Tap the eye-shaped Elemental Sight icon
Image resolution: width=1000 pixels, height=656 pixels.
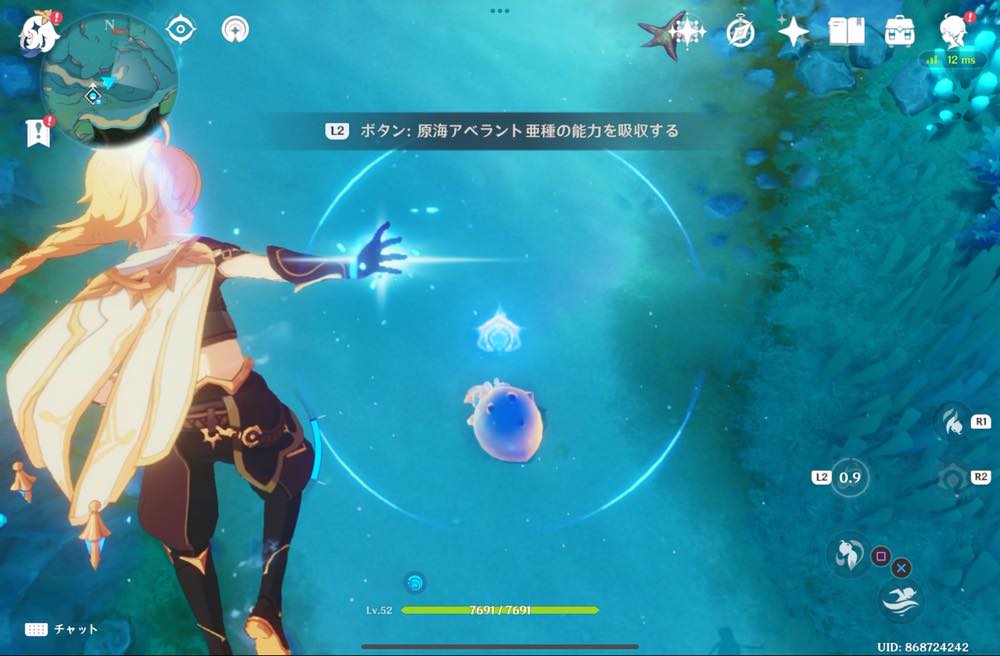tap(180, 29)
